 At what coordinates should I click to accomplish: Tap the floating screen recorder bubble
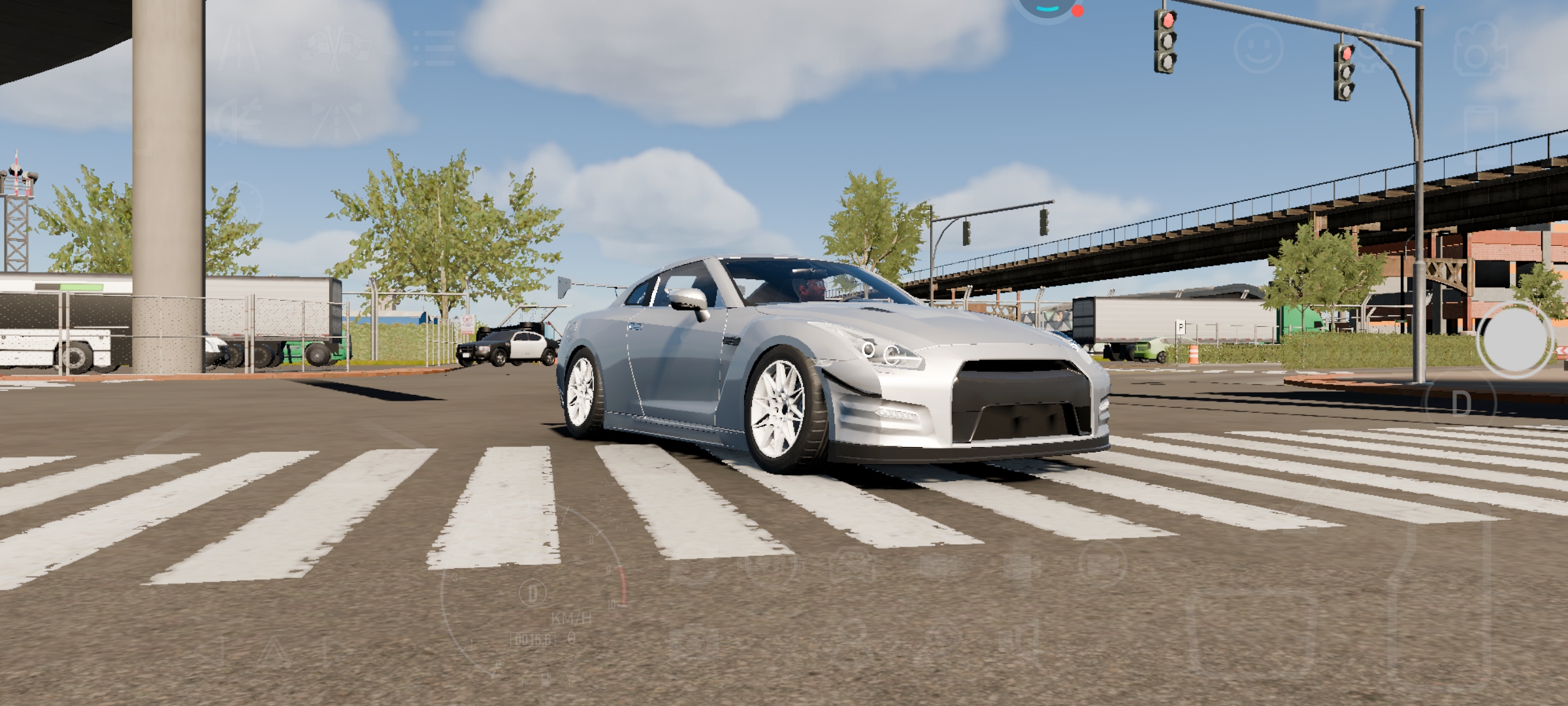pyautogui.click(x=1047, y=5)
